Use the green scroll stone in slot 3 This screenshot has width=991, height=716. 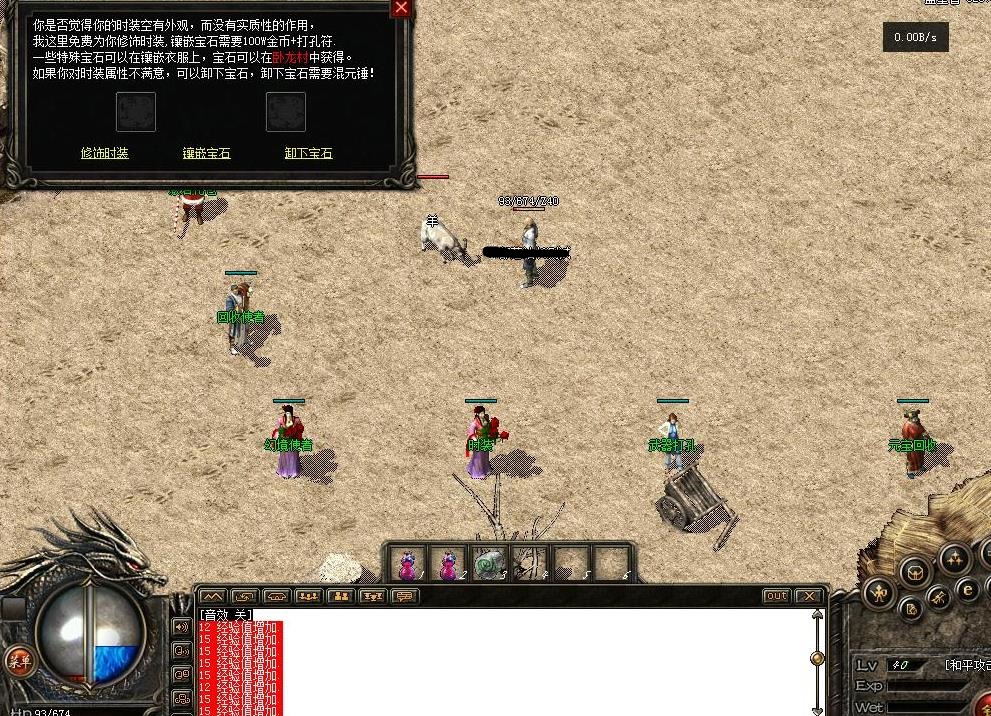pos(488,564)
